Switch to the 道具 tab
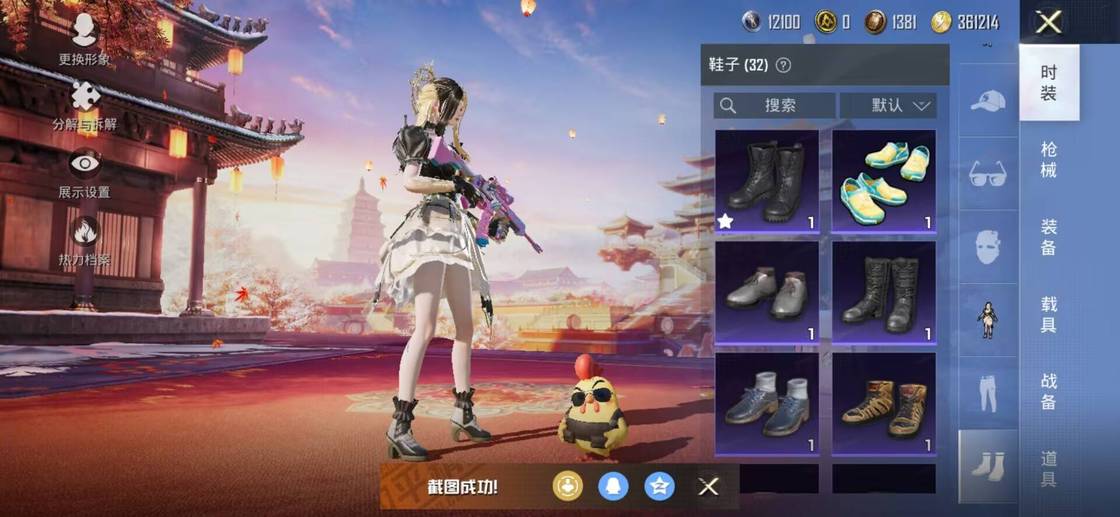This screenshot has width=1120, height=517. [x=1048, y=467]
